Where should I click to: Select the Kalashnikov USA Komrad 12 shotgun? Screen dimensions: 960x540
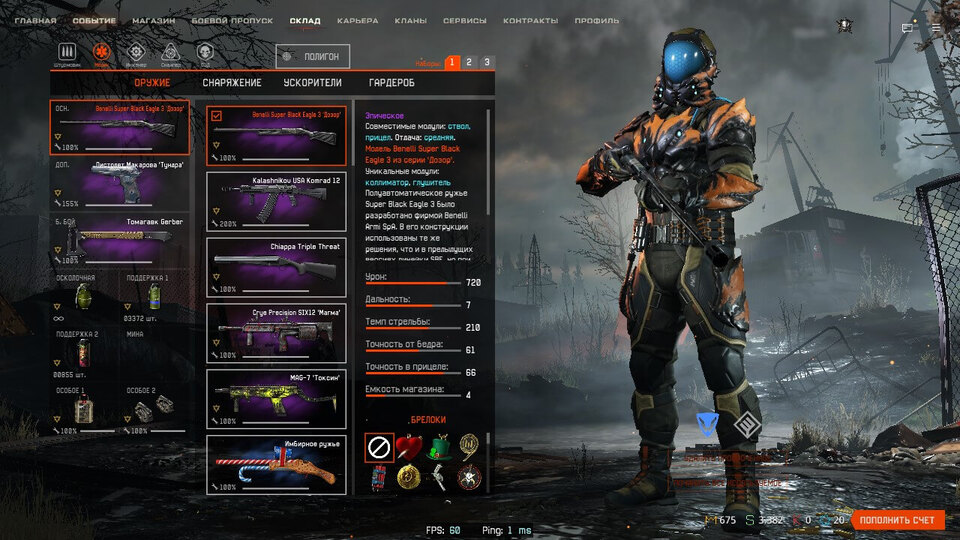pos(276,201)
